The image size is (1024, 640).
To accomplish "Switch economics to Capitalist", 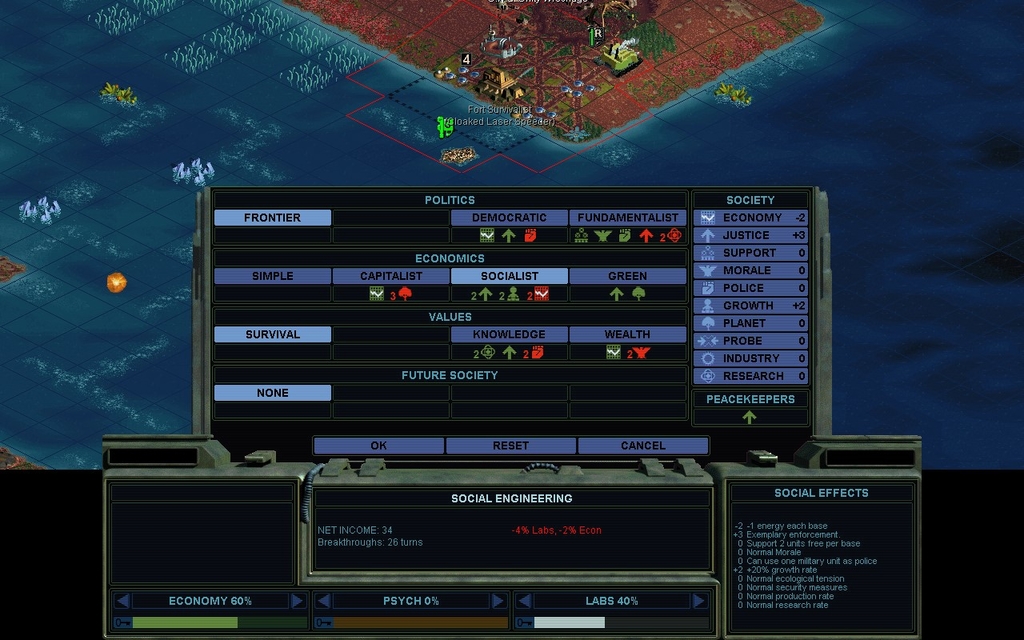I will pos(391,276).
